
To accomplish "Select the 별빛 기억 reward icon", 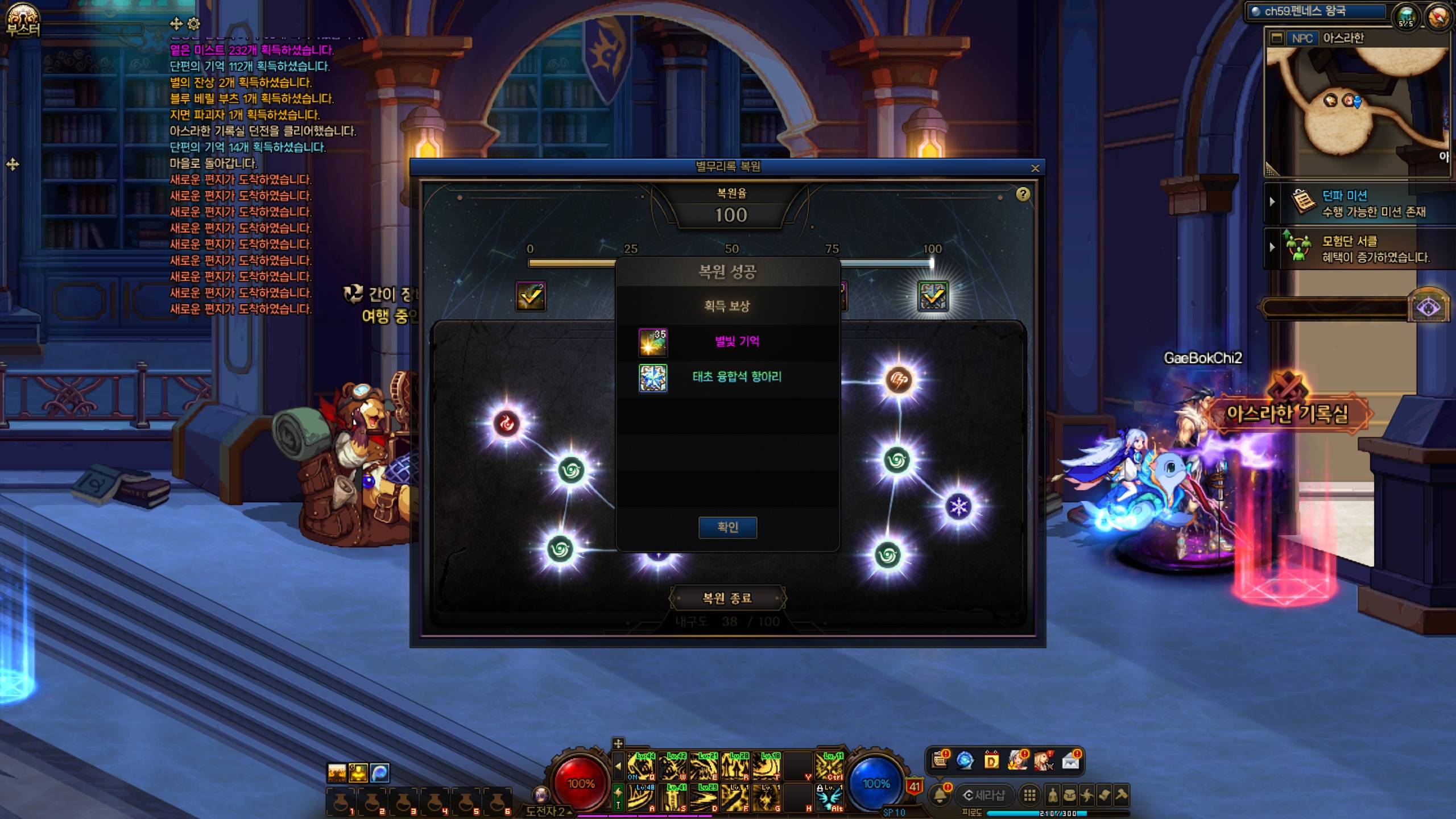I will point(653,342).
